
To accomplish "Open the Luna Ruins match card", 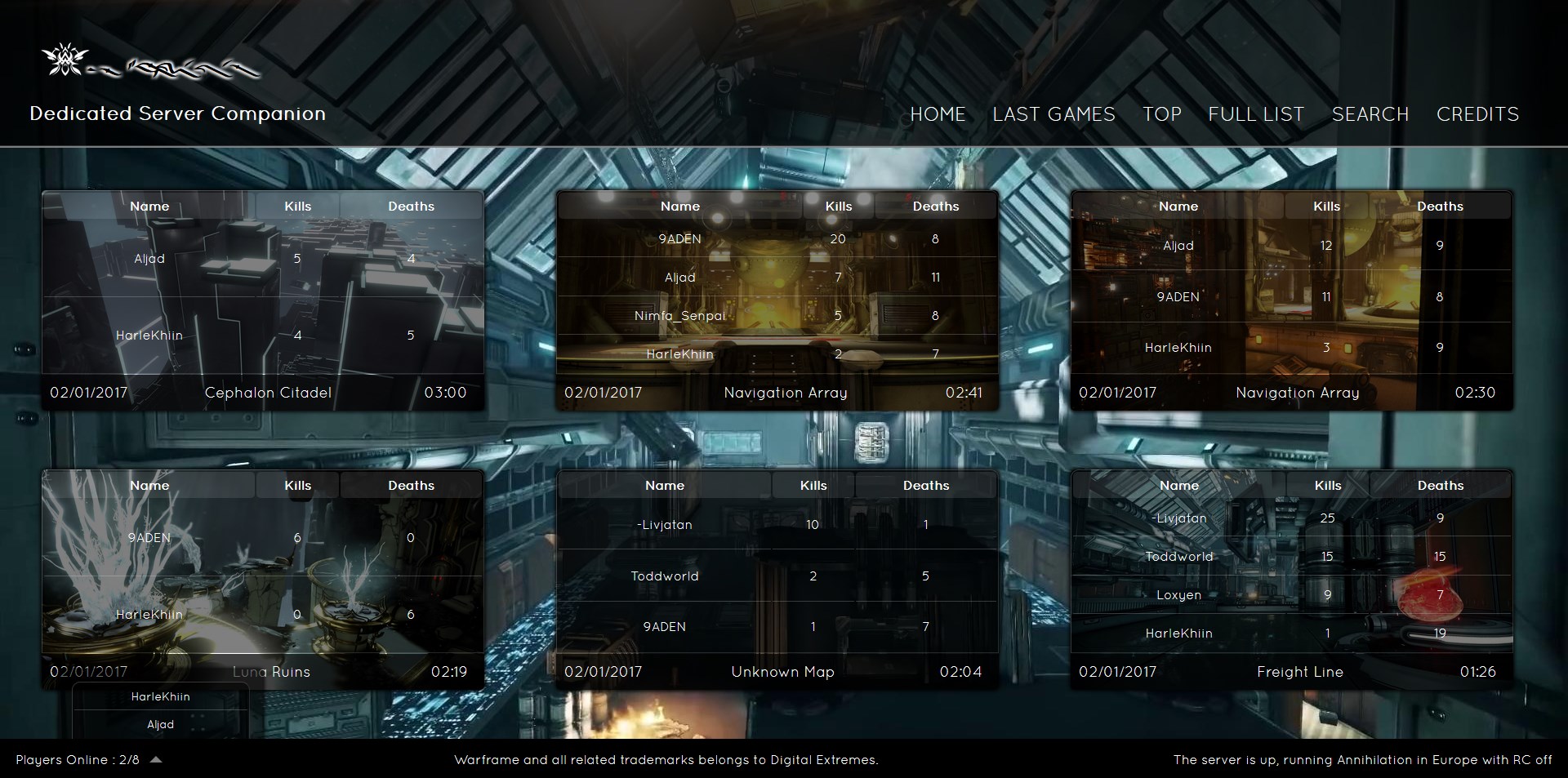I will 271,672.
